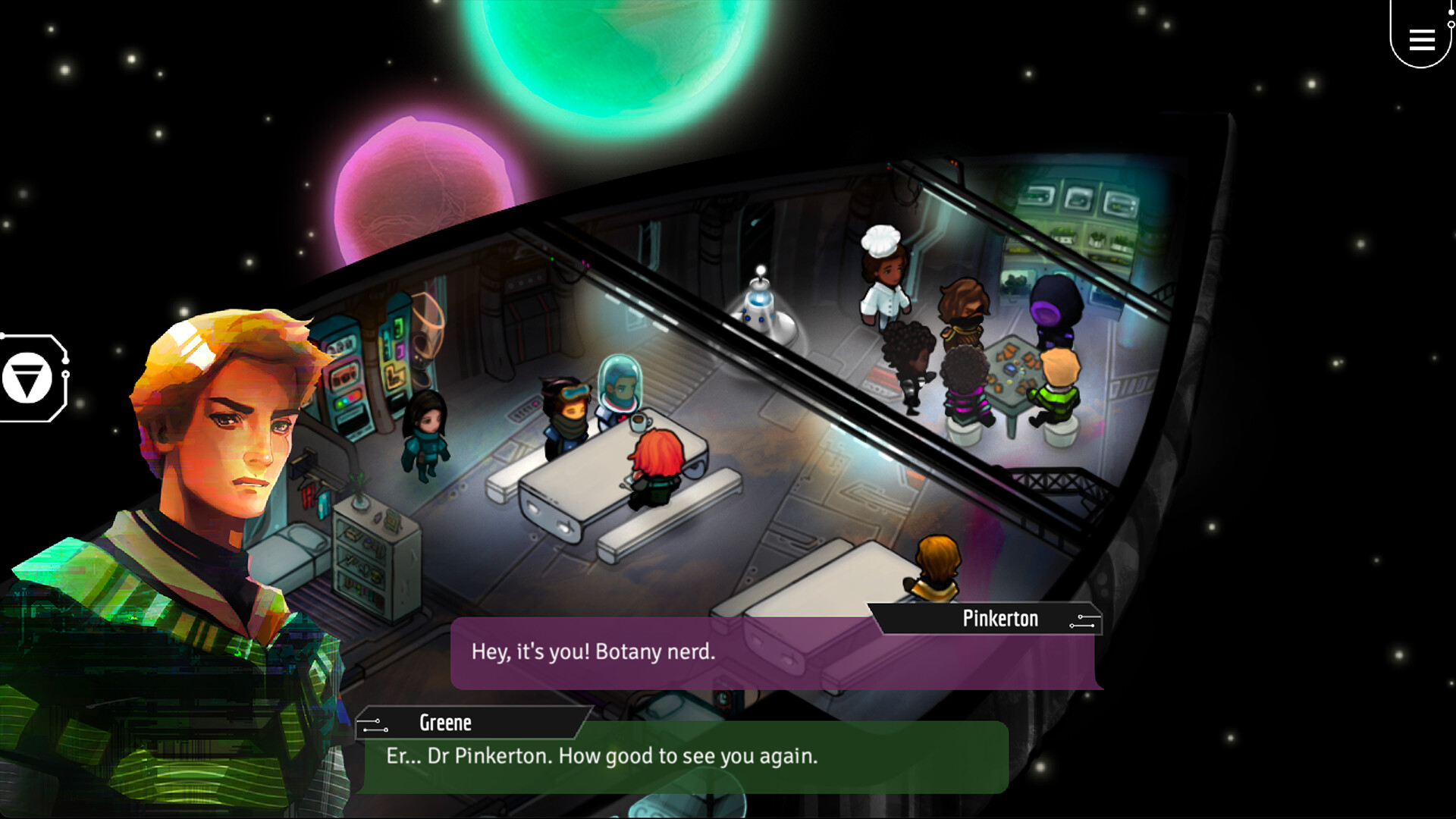
Task: Advance Greene's dialogue line
Action: pyautogui.click(x=682, y=756)
